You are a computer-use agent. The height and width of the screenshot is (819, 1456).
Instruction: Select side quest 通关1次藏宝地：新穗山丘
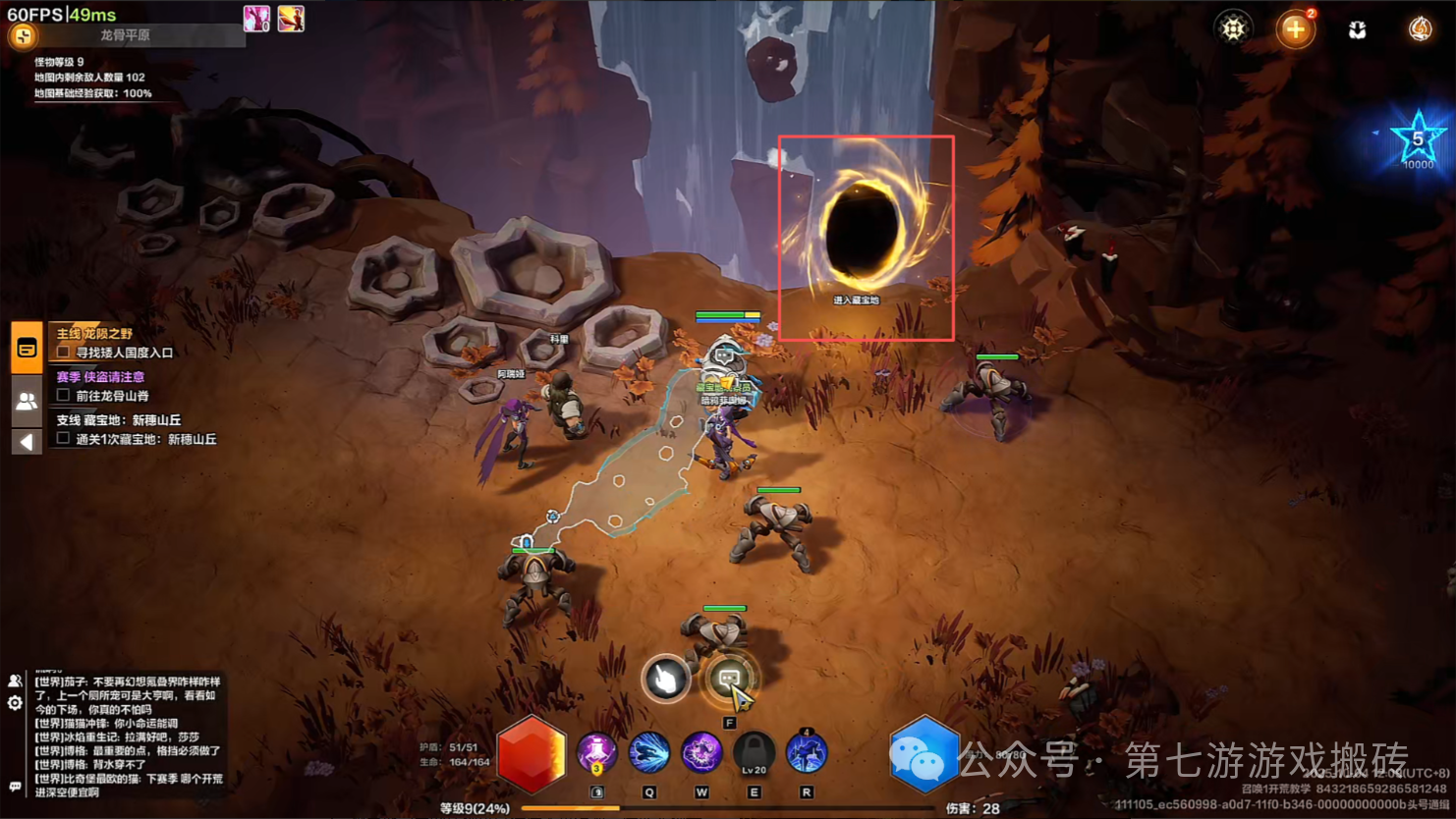click(145, 439)
